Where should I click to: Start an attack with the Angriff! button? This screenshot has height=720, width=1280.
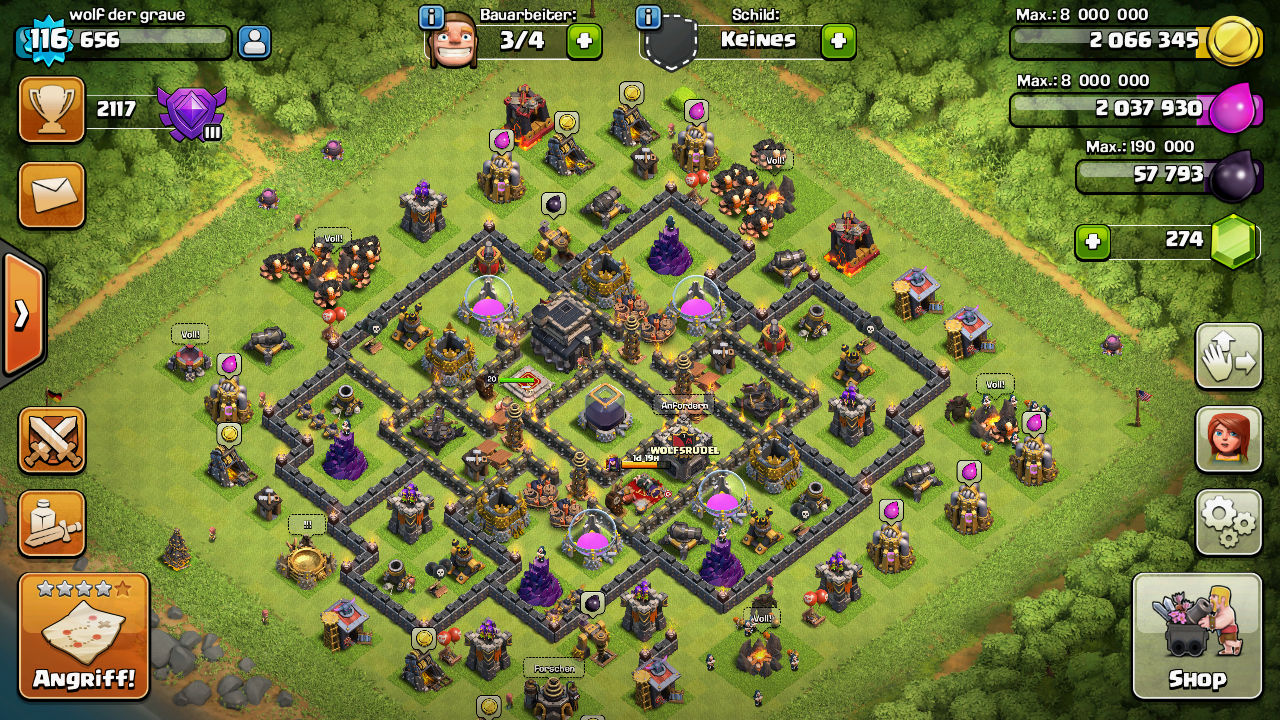84,636
